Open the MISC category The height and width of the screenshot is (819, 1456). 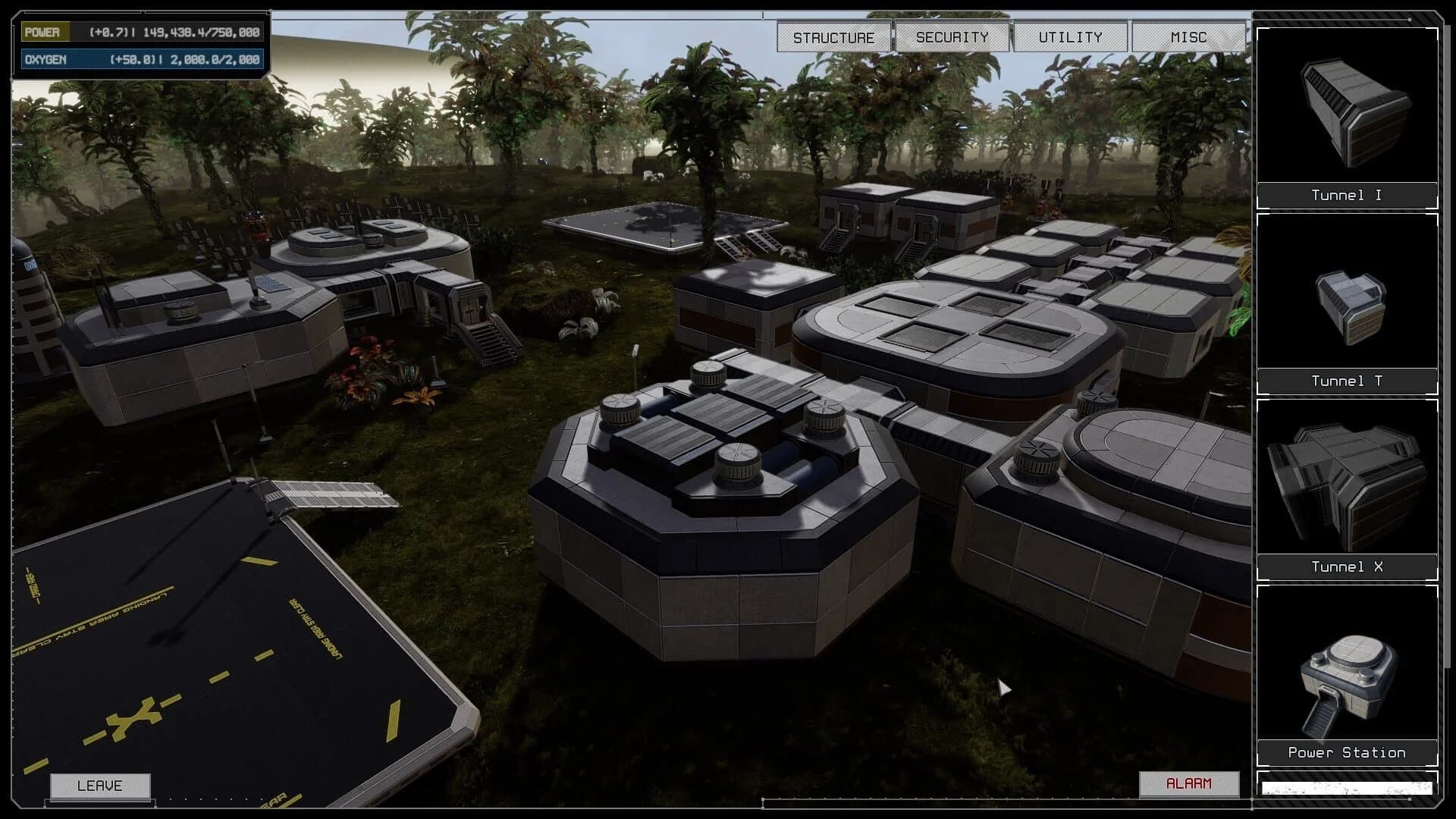coord(1188,36)
